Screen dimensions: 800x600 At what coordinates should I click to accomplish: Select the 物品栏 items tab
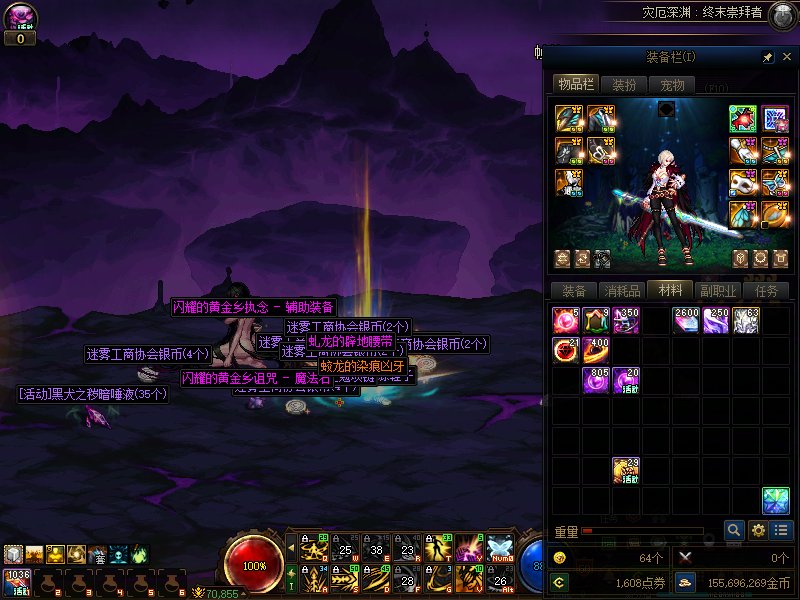pyautogui.click(x=575, y=85)
